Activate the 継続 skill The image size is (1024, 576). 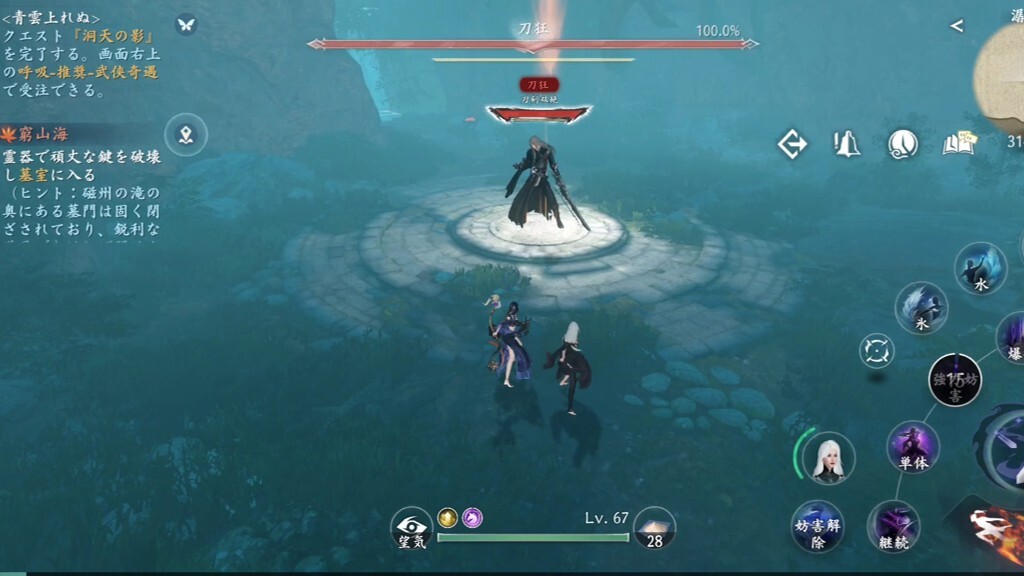click(x=893, y=526)
